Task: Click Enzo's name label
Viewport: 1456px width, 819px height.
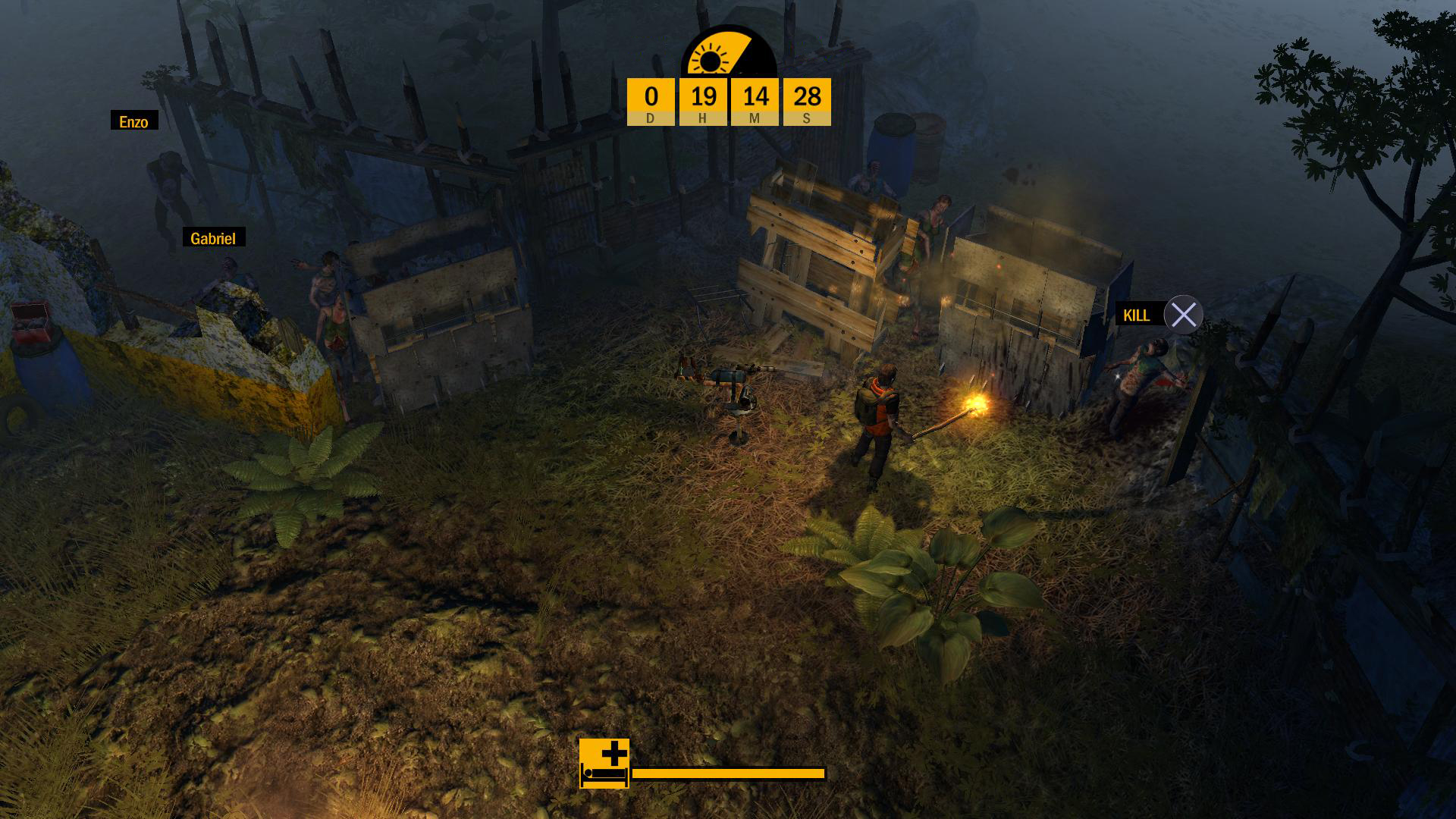Action: pyautogui.click(x=133, y=120)
